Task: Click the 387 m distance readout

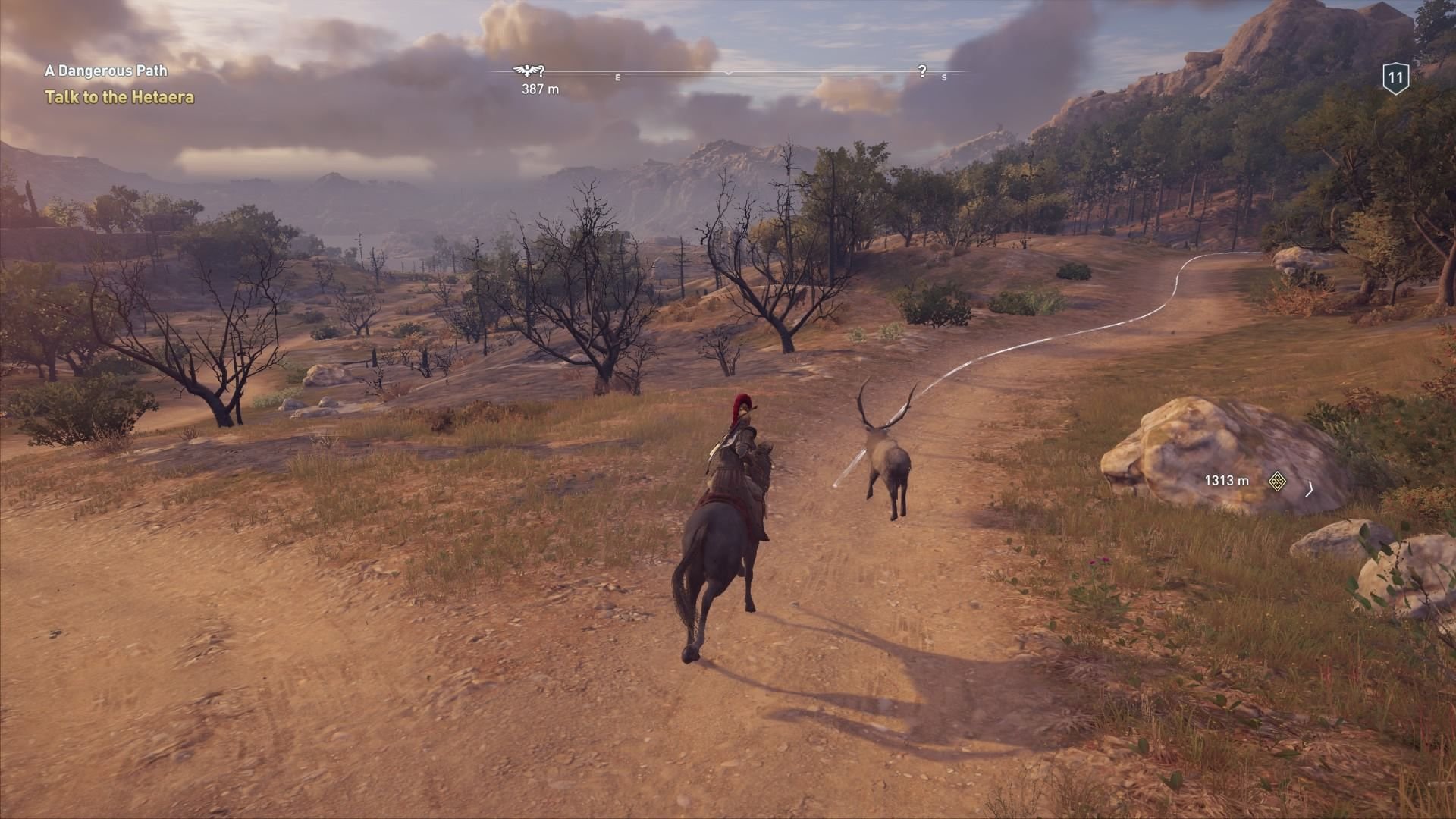Action: pos(540,89)
